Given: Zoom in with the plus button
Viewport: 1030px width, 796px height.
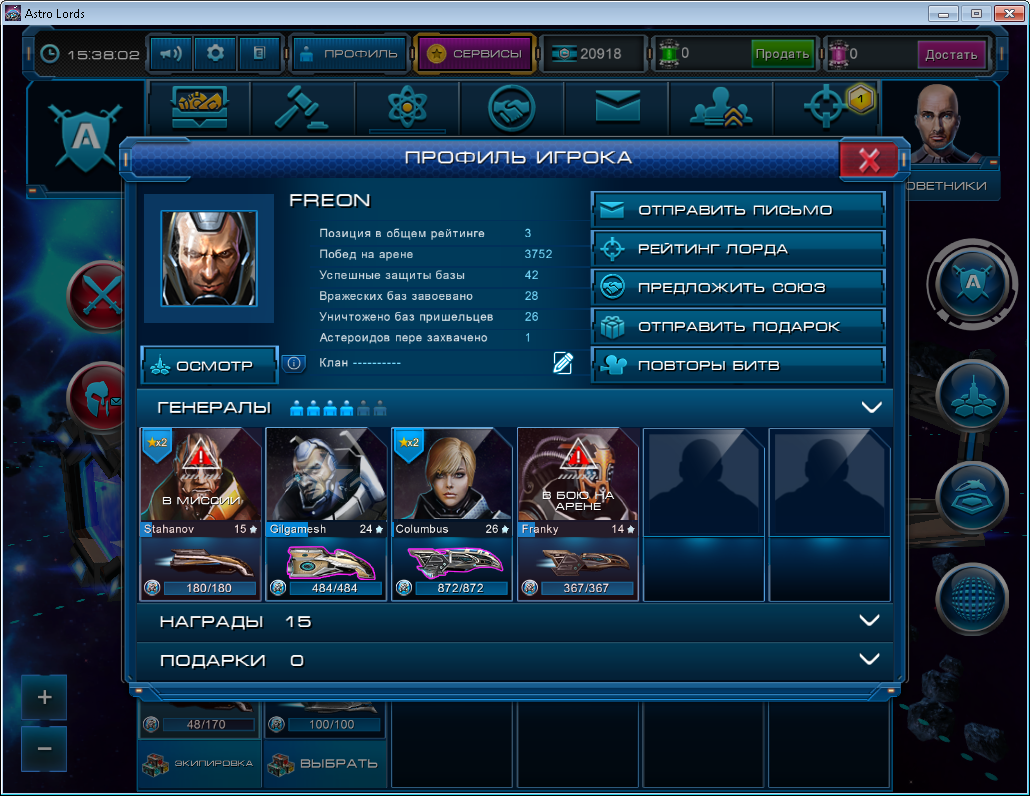Looking at the screenshot, I should 45,697.
